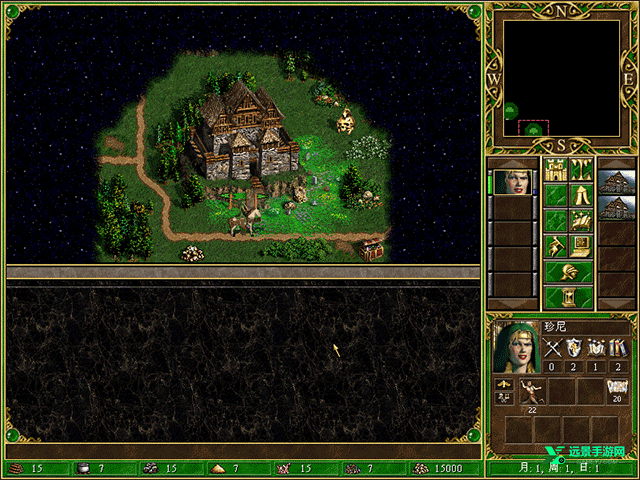Select the top town in town list
Image resolution: width=640 pixels, height=480 pixels.
pyautogui.click(x=616, y=182)
